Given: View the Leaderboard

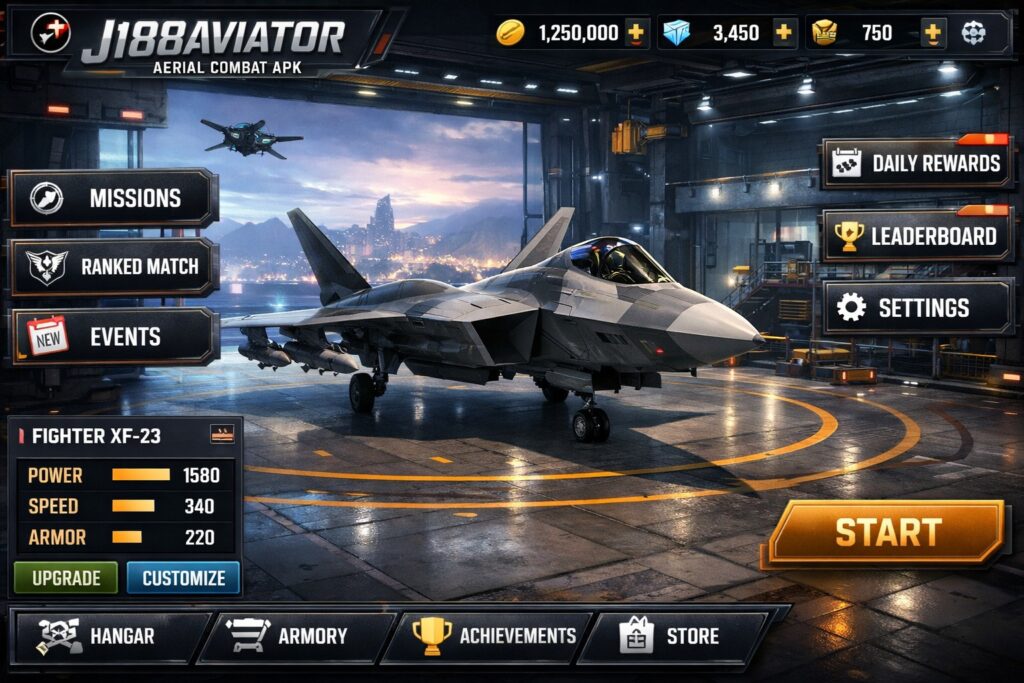Looking at the screenshot, I should pyautogui.click(x=917, y=236).
